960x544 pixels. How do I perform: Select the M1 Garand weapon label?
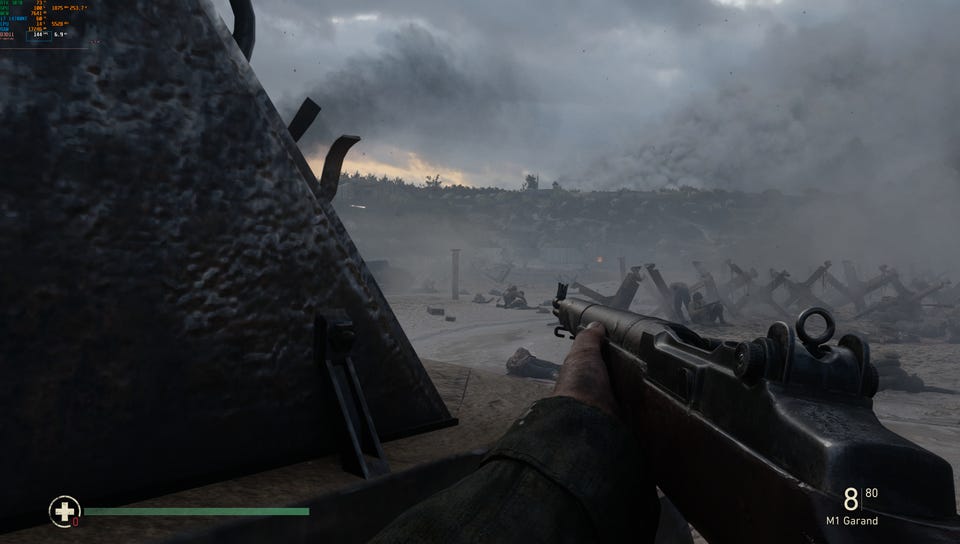852,521
